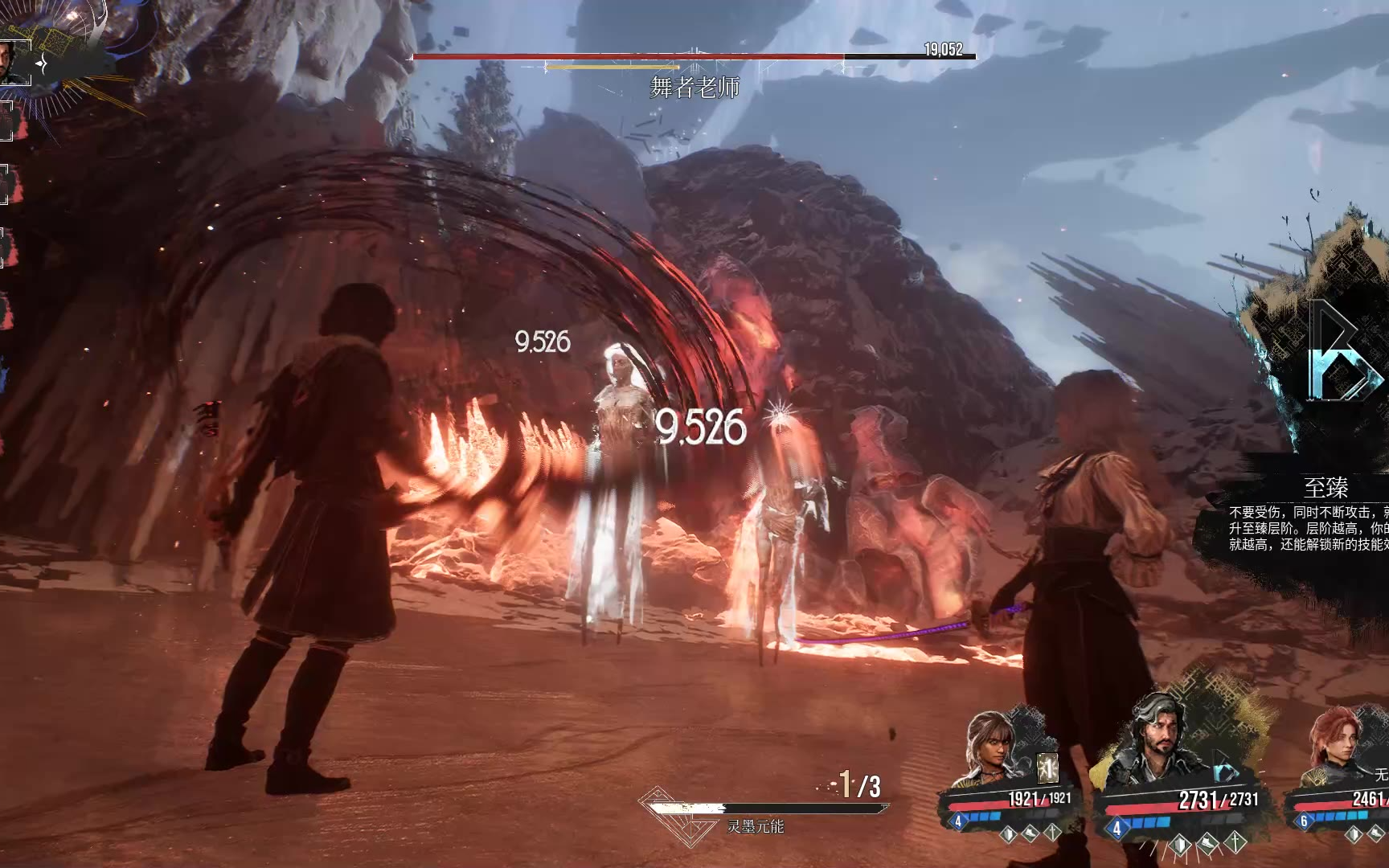1389x868 pixels.
Task: Click Verso's sword status icon
Action: pos(1236,842)
